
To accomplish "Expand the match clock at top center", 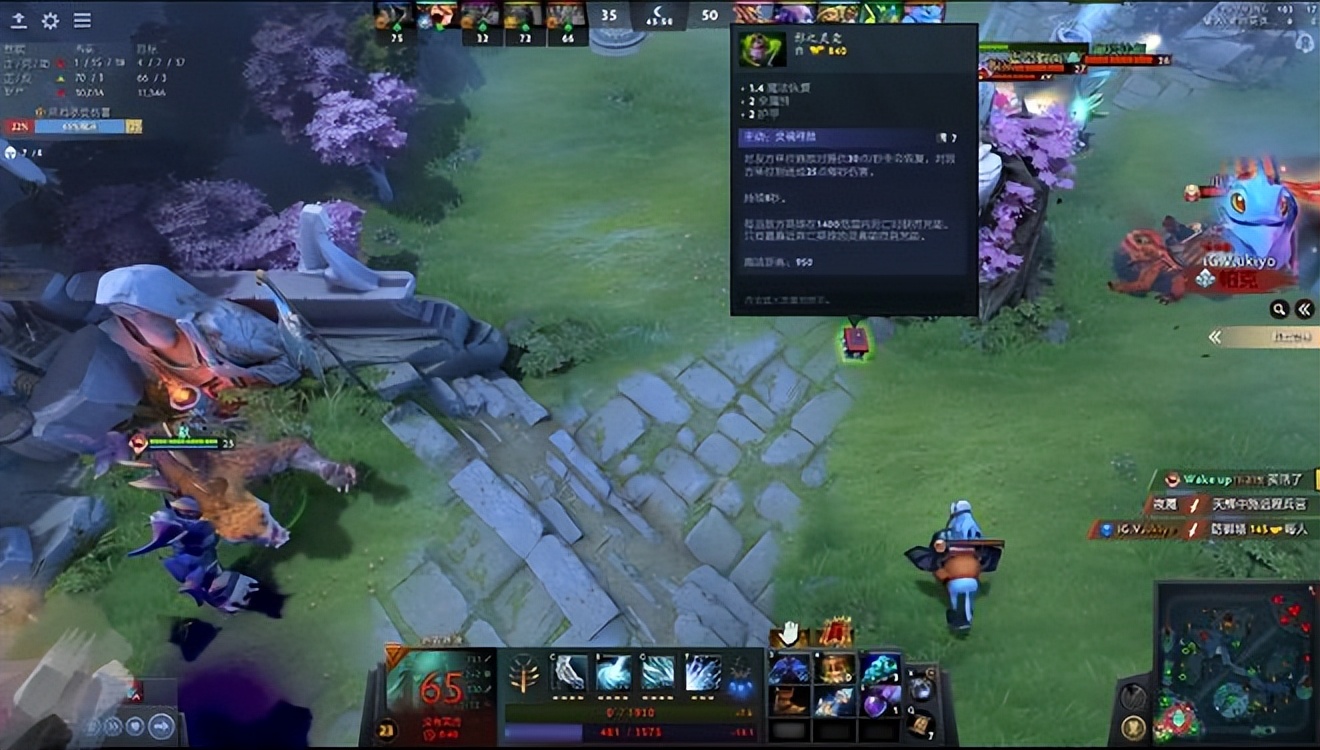I will click(x=660, y=15).
